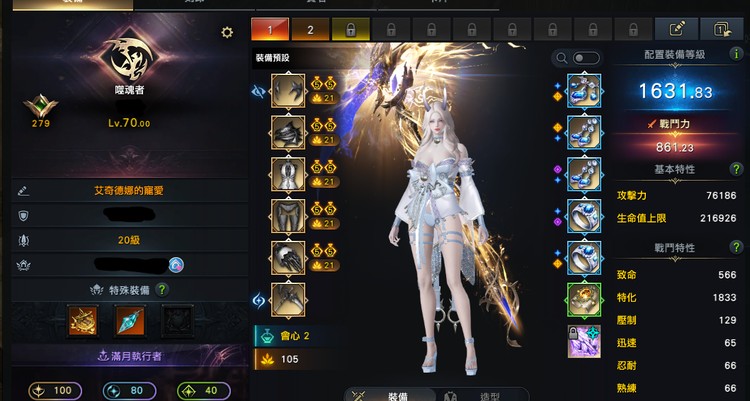Open help for 基本特性 stats
Image resolution: width=750 pixels, height=401 pixels.
pyautogui.click(x=737, y=170)
